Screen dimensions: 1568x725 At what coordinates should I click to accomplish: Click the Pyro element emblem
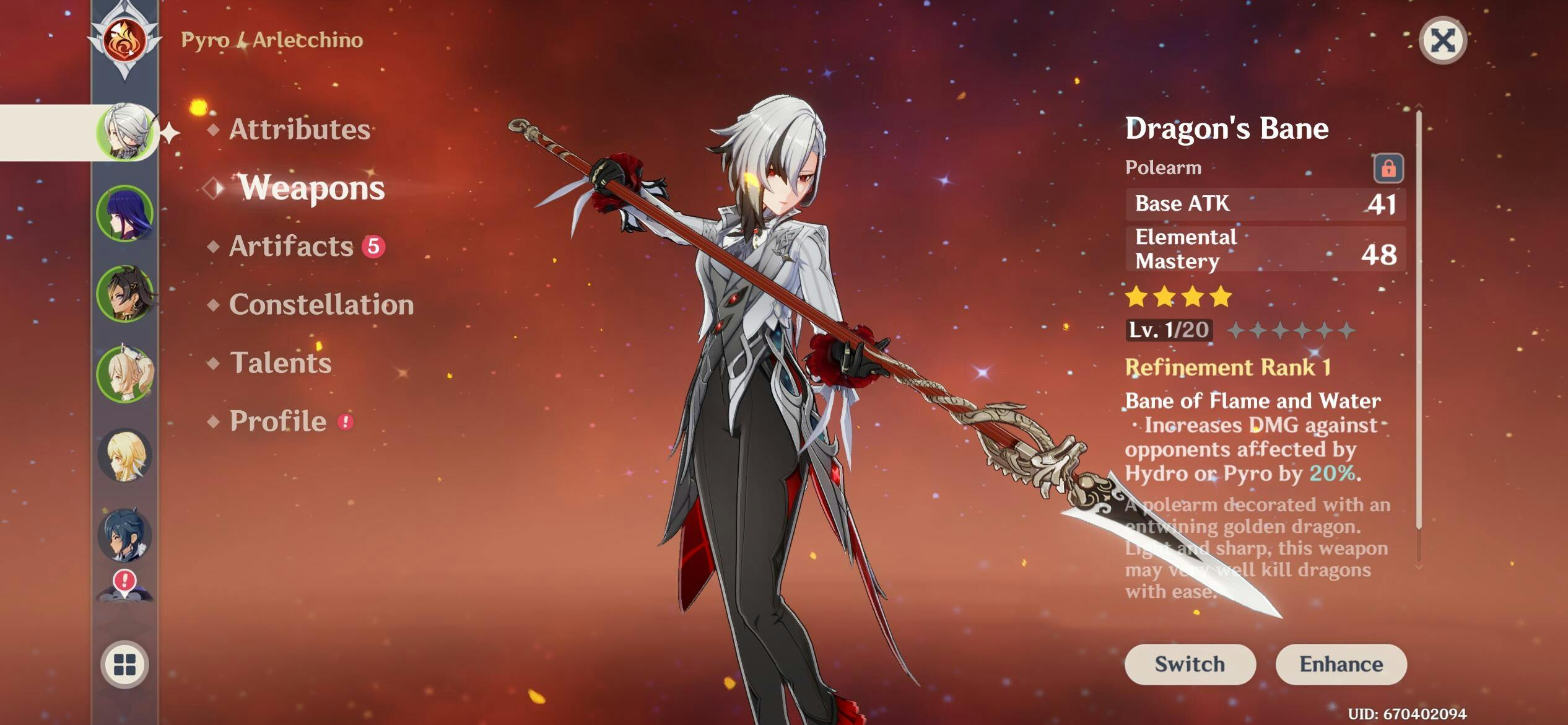pyautogui.click(x=124, y=41)
